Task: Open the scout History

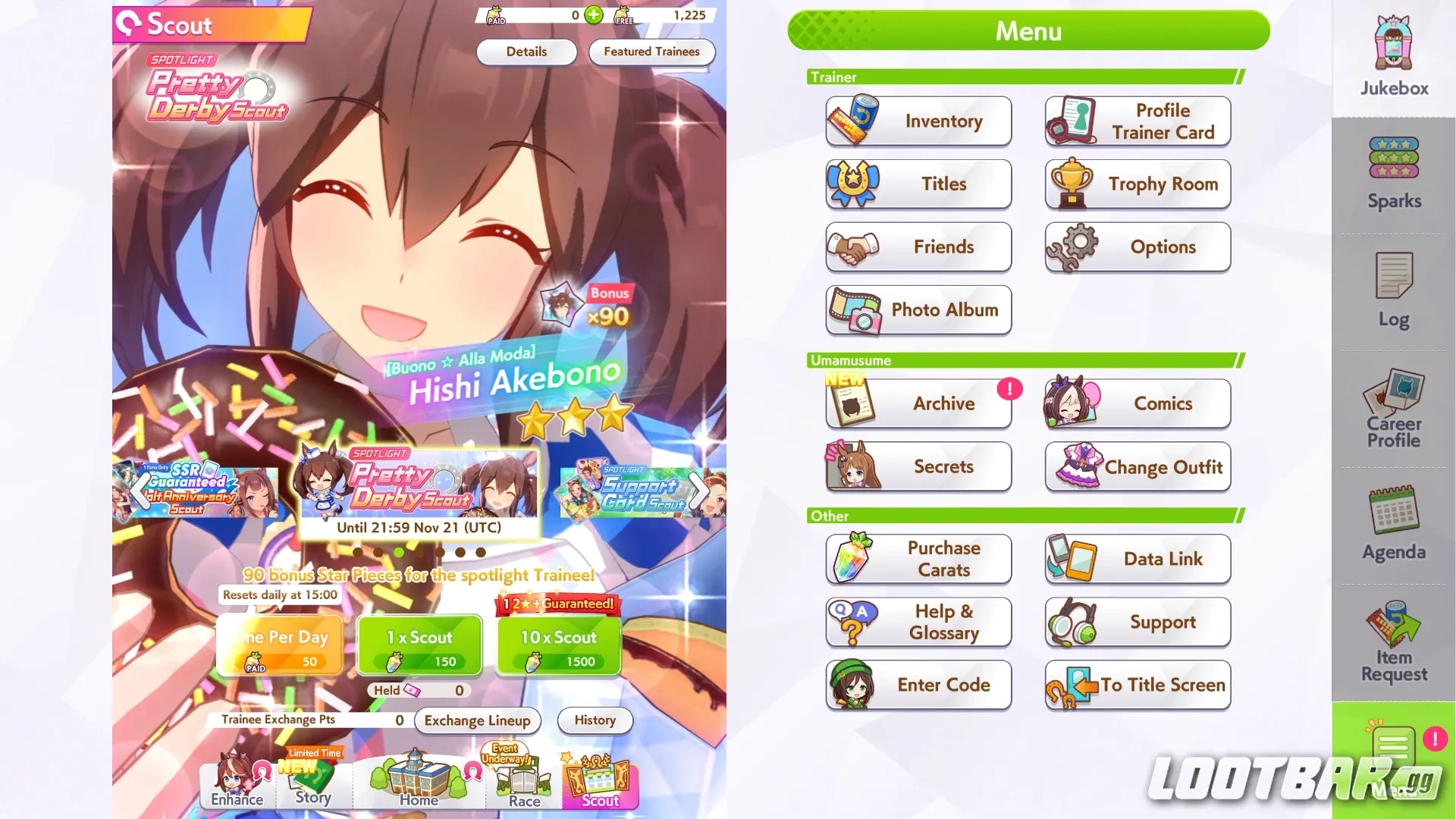Action: pos(595,720)
